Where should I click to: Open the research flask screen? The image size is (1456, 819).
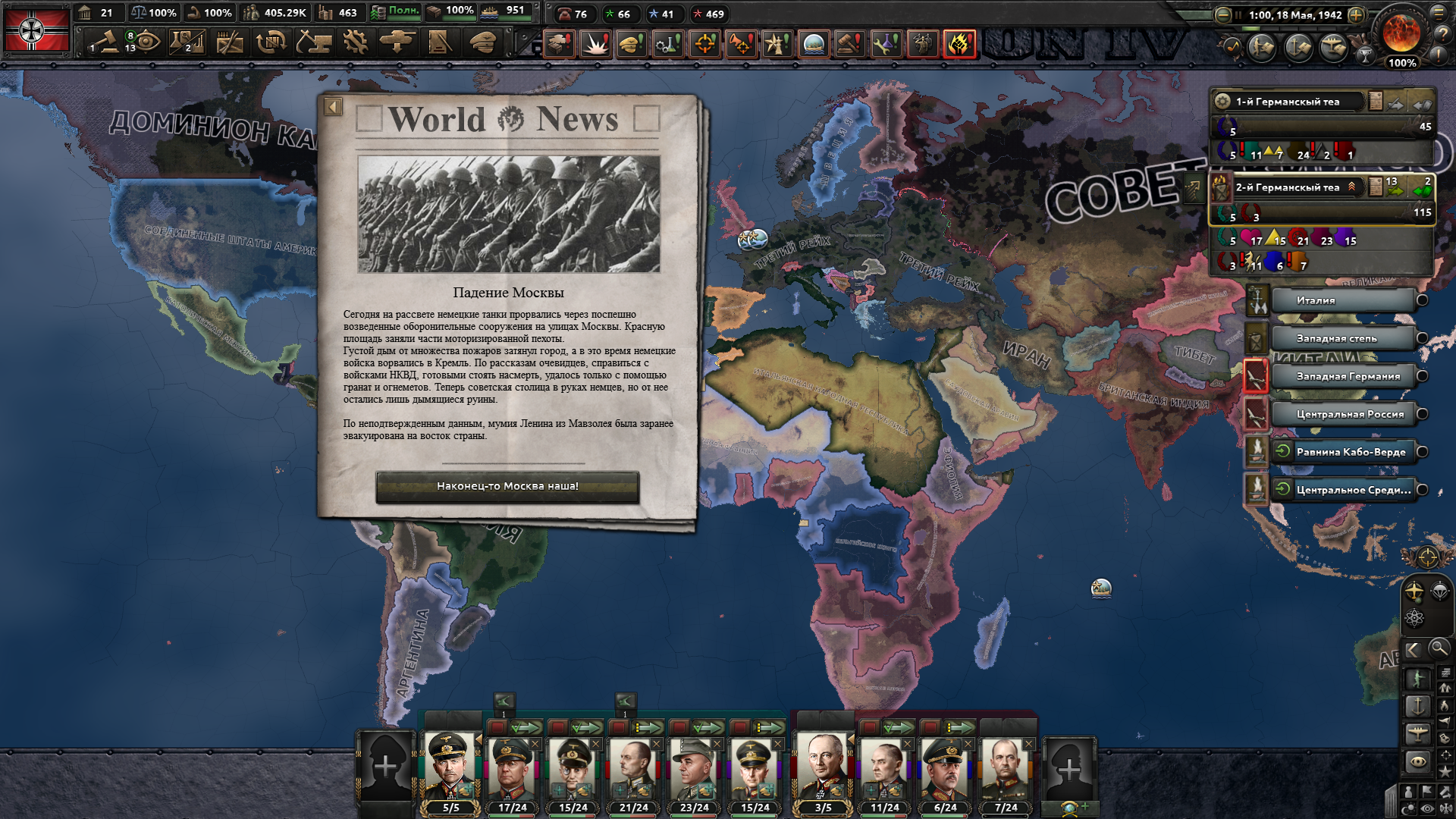click(187, 42)
